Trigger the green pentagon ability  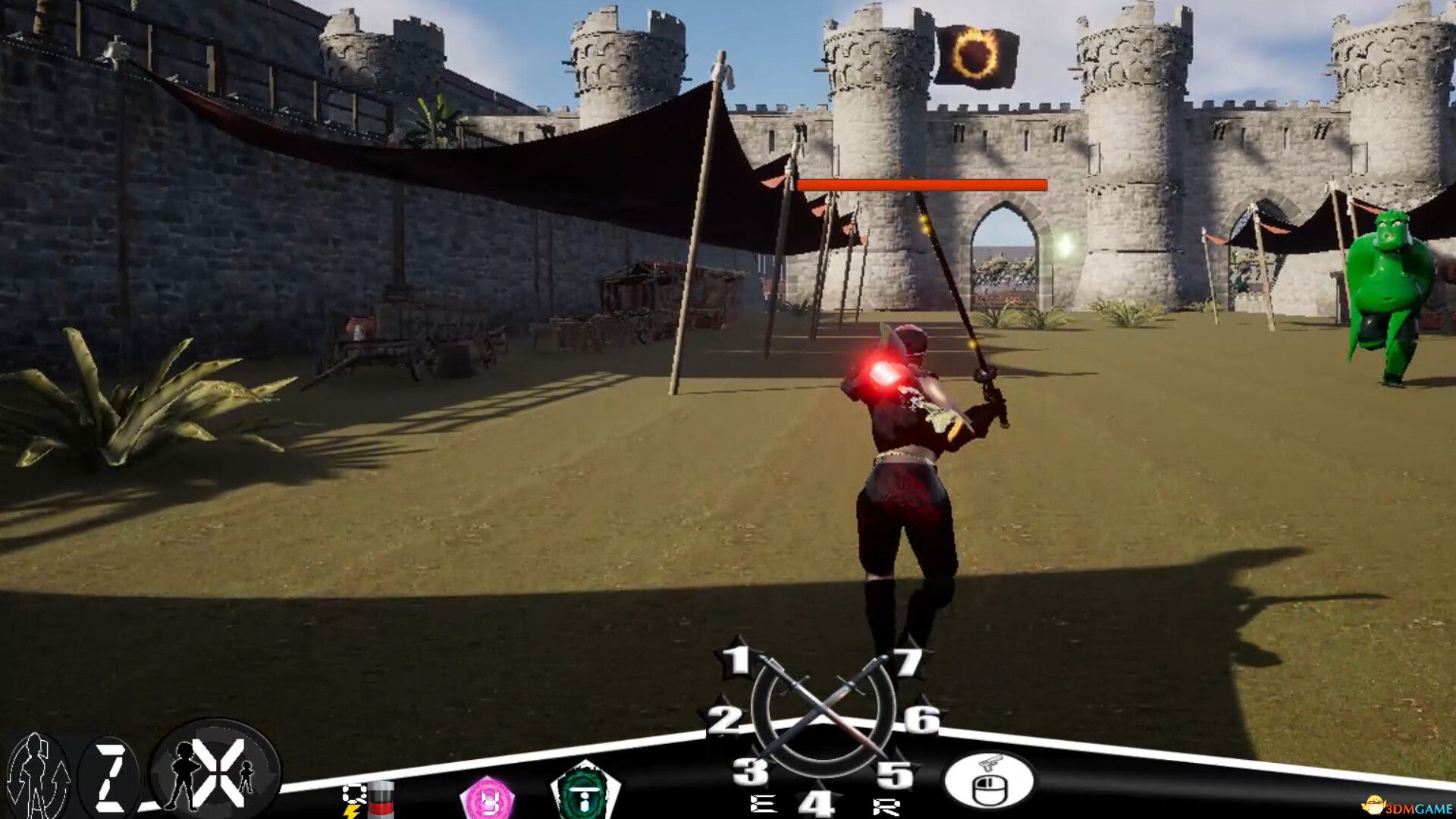[585, 793]
